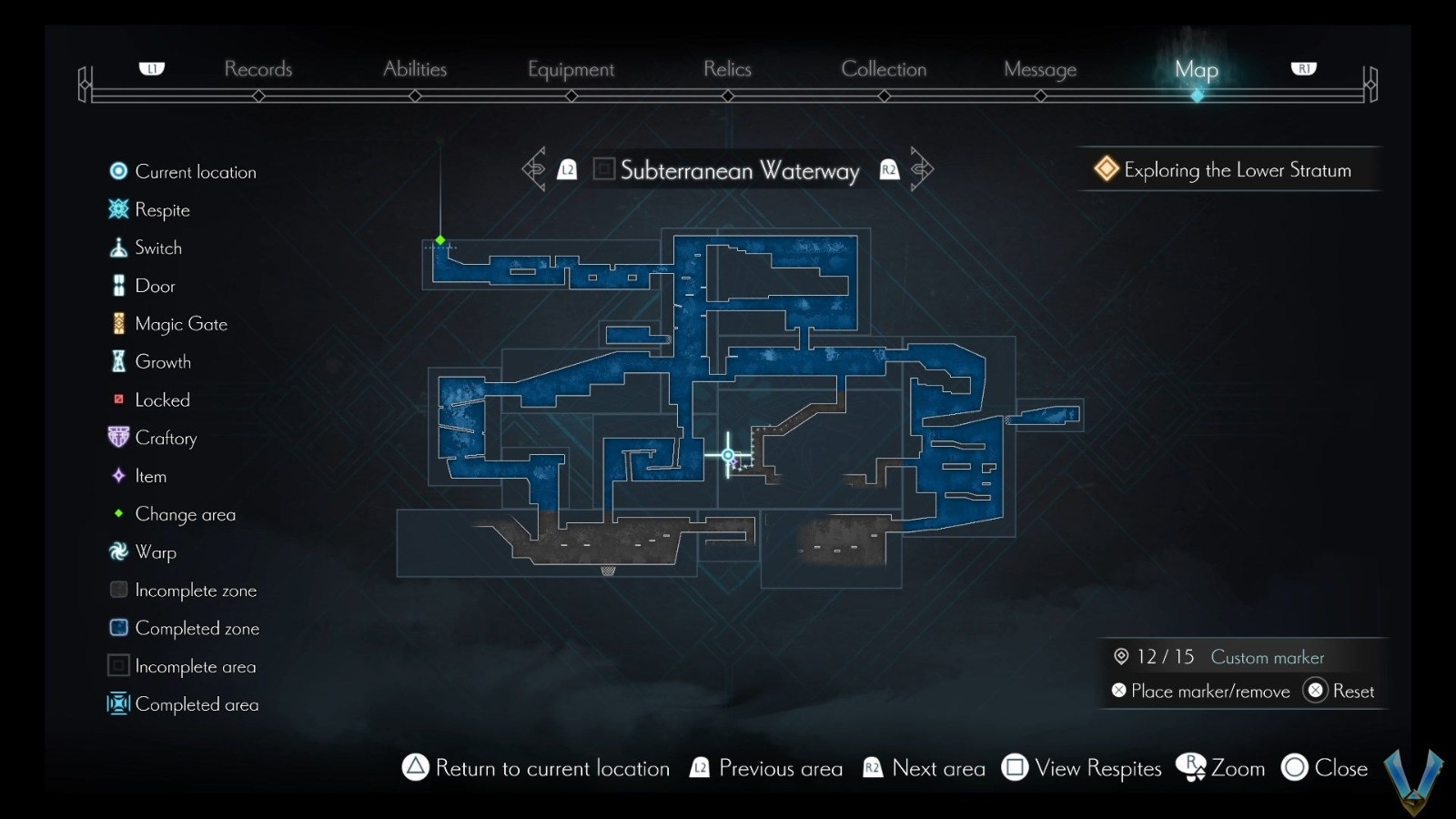Switch to the Equipment tab

coord(571,69)
